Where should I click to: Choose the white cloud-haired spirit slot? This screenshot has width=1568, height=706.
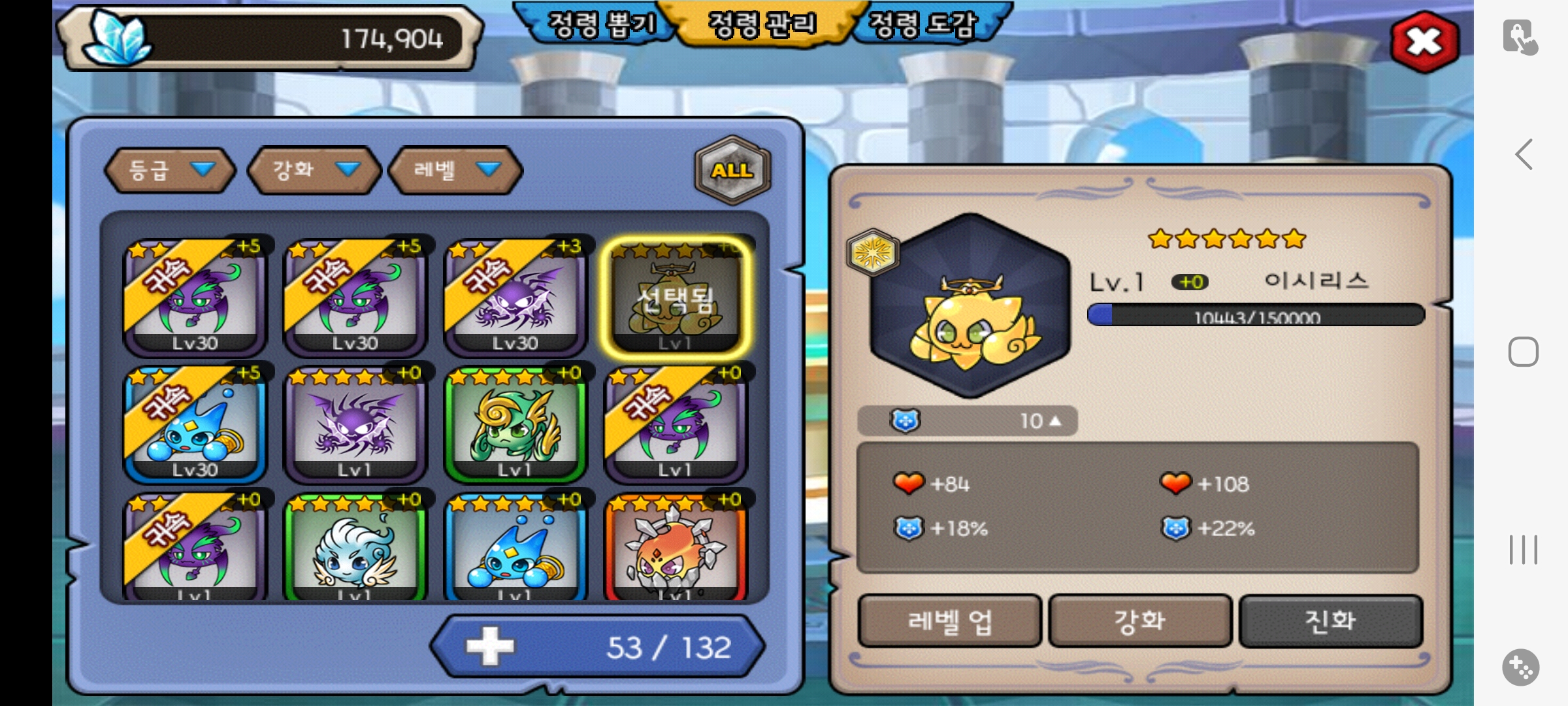click(355, 549)
